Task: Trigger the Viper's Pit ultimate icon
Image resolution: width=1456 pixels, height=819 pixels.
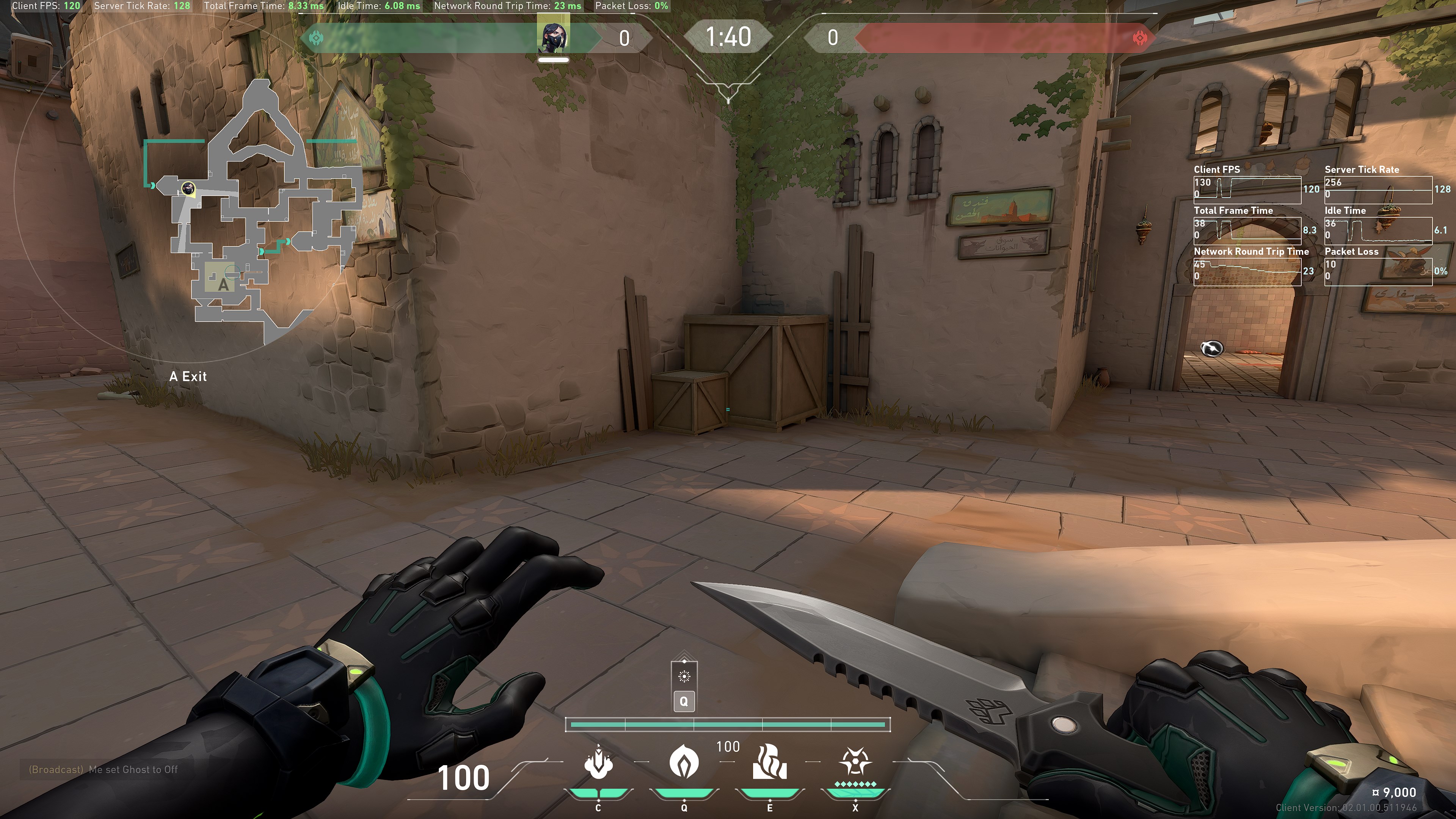Action: pyautogui.click(x=855, y=762)
